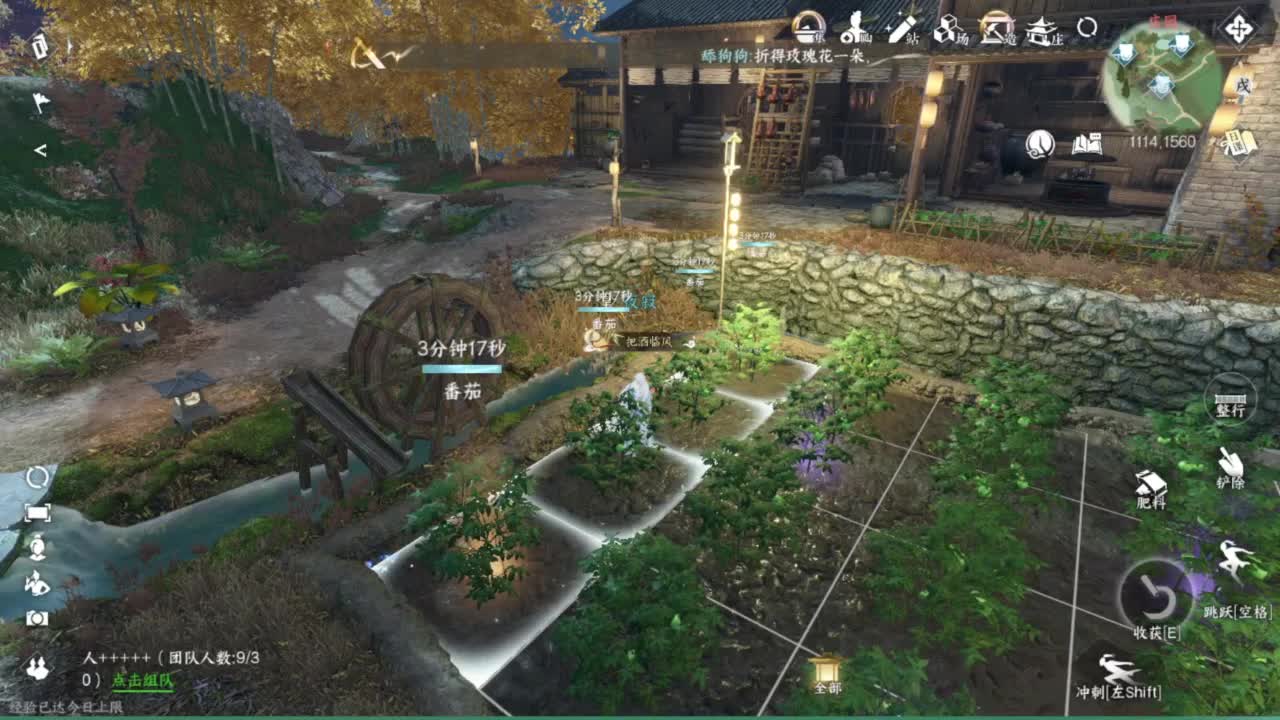This screenshot has height=720, width=1280.
Task: Select the camera icon in left sidebar
Action: coord(35,618)
